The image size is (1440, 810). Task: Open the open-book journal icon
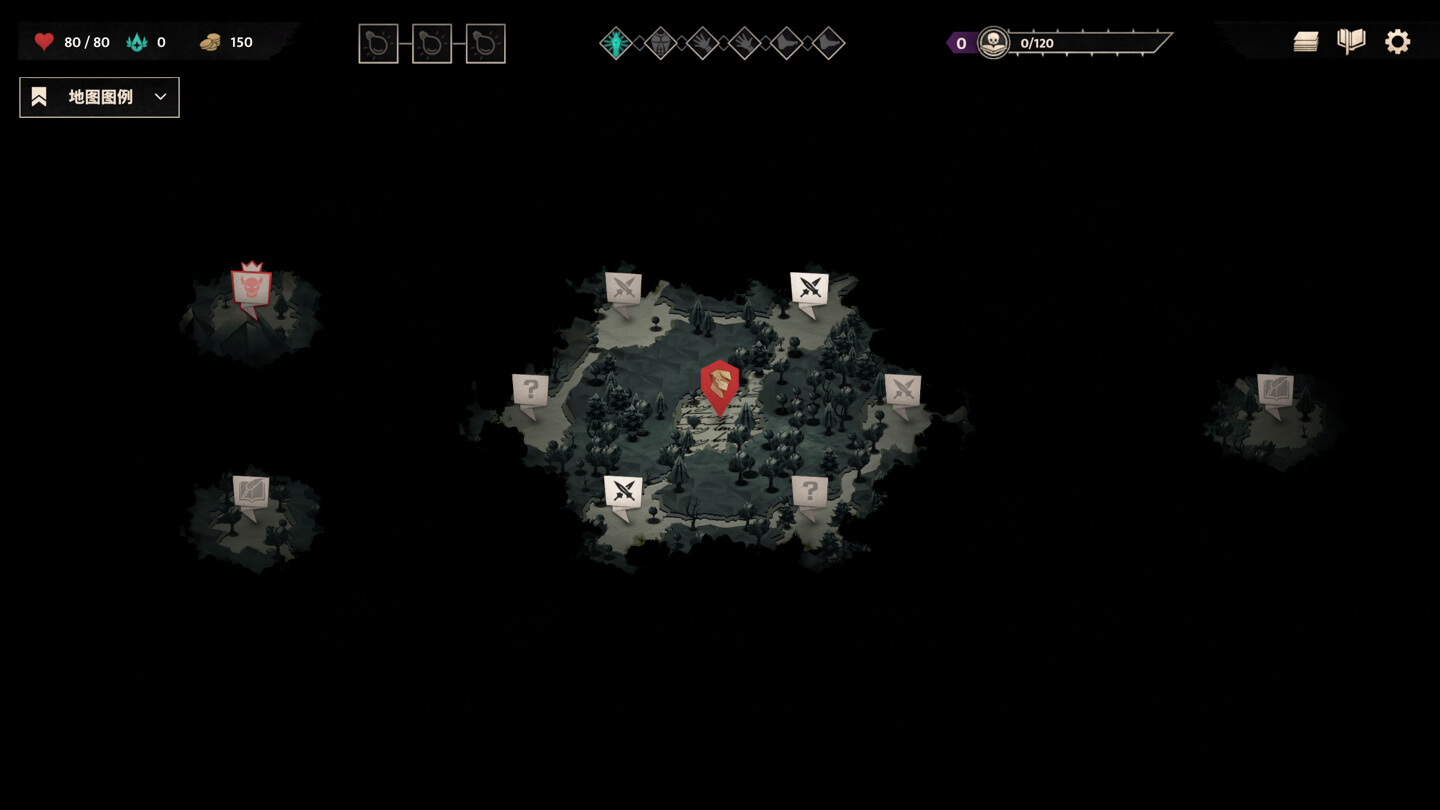1351,42
